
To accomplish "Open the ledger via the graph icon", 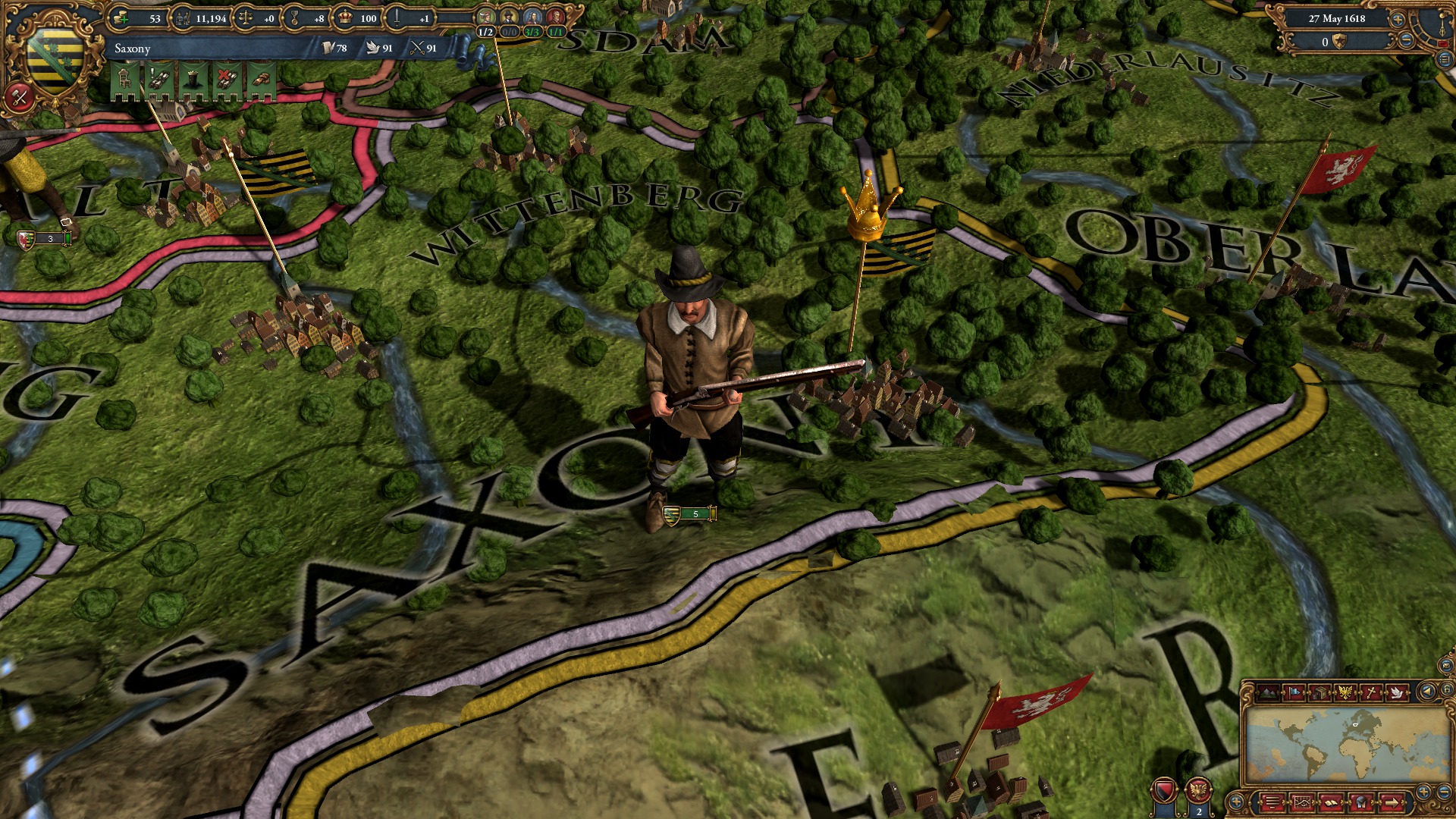I will tap(1302, 802).
